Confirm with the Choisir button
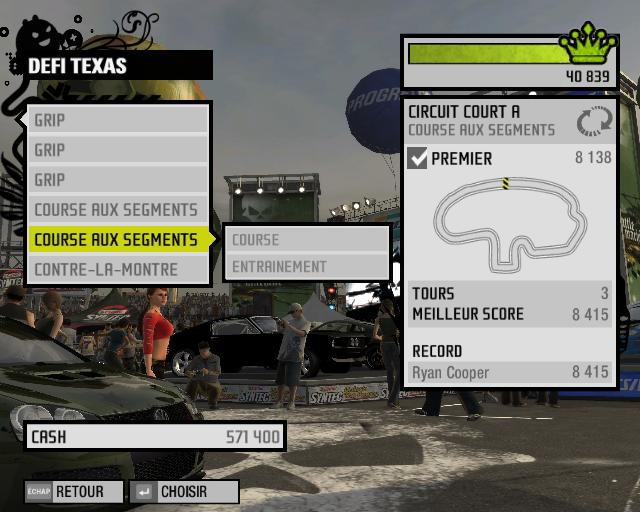This screenshot has width=640, height=512. click(184, 492)
